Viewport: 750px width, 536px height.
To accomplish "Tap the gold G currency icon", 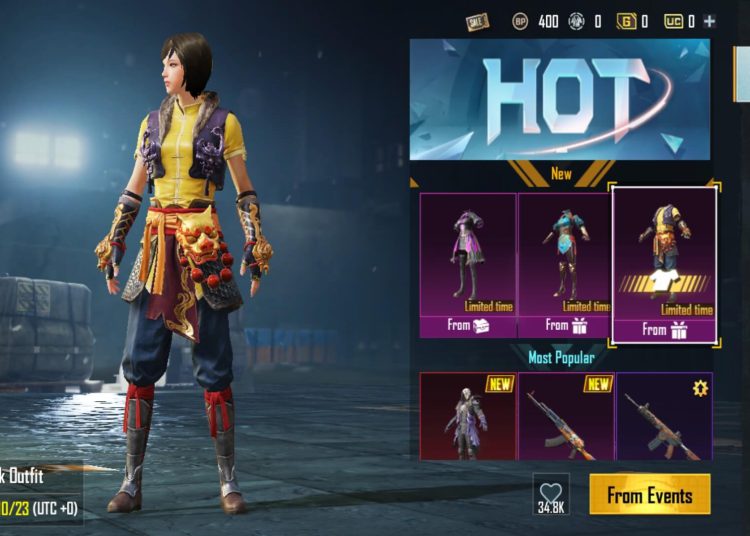I will click(x=627, y=20).
